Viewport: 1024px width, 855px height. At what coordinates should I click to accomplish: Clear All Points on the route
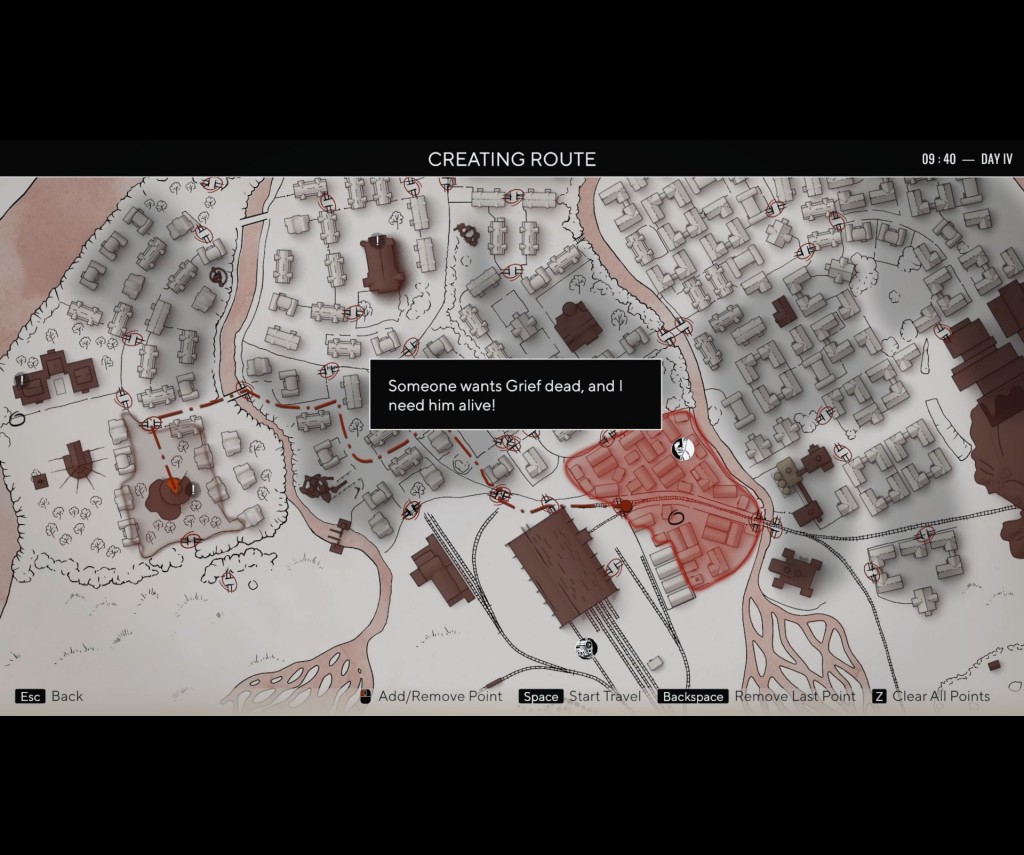[940, 696]
